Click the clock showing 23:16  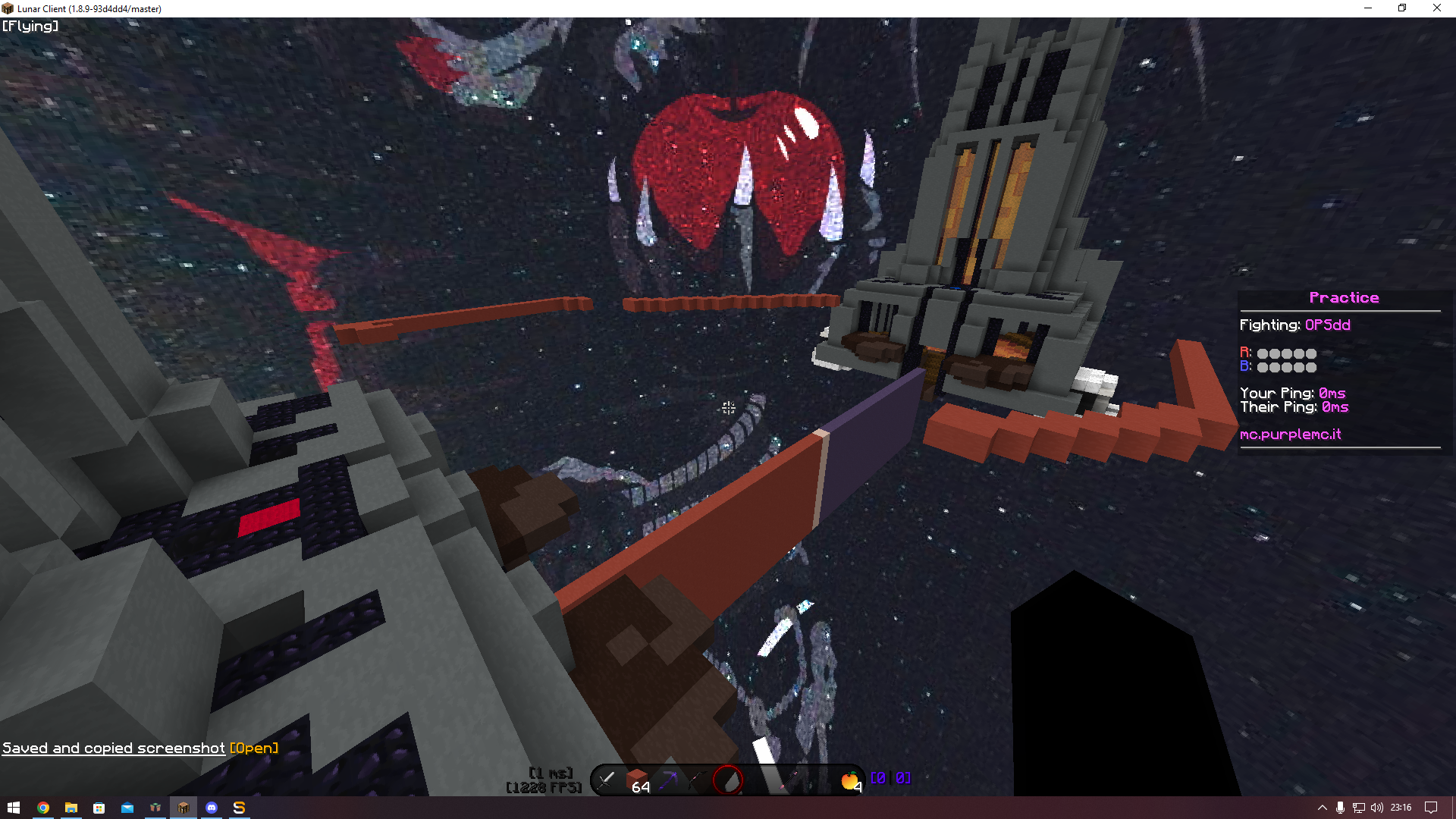(1401, 808)
